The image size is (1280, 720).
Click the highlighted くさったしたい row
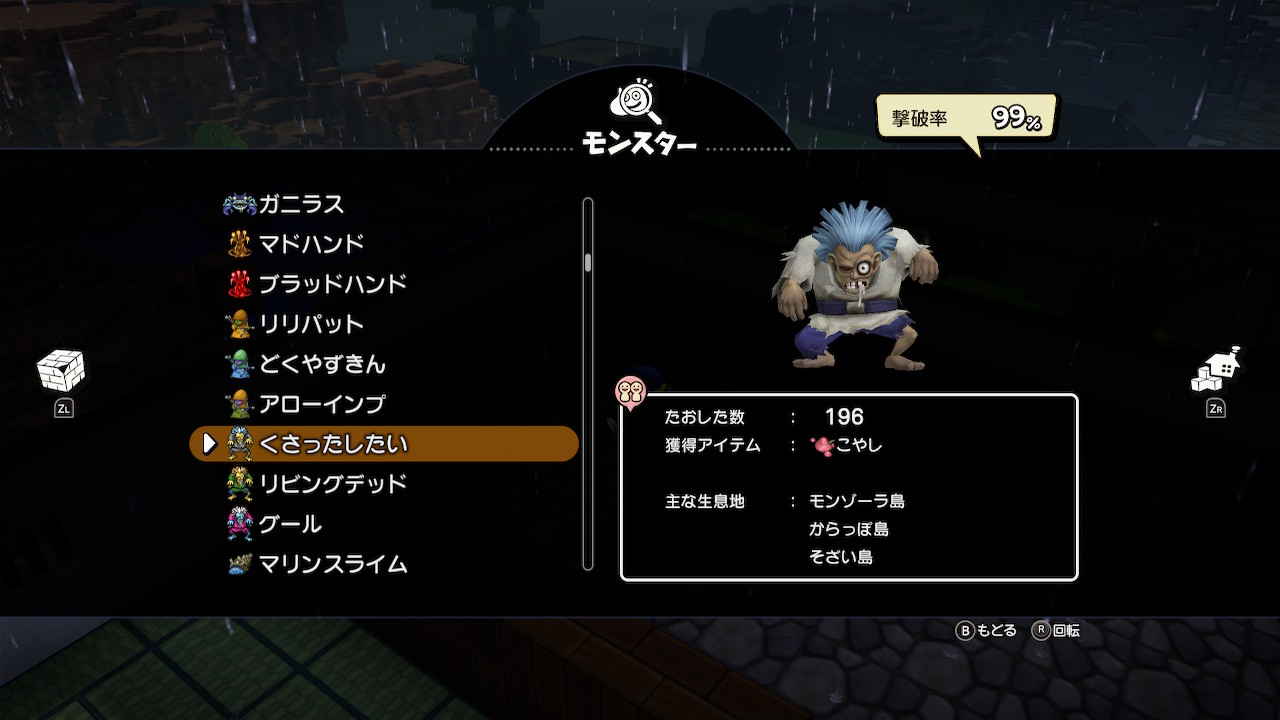384,444
